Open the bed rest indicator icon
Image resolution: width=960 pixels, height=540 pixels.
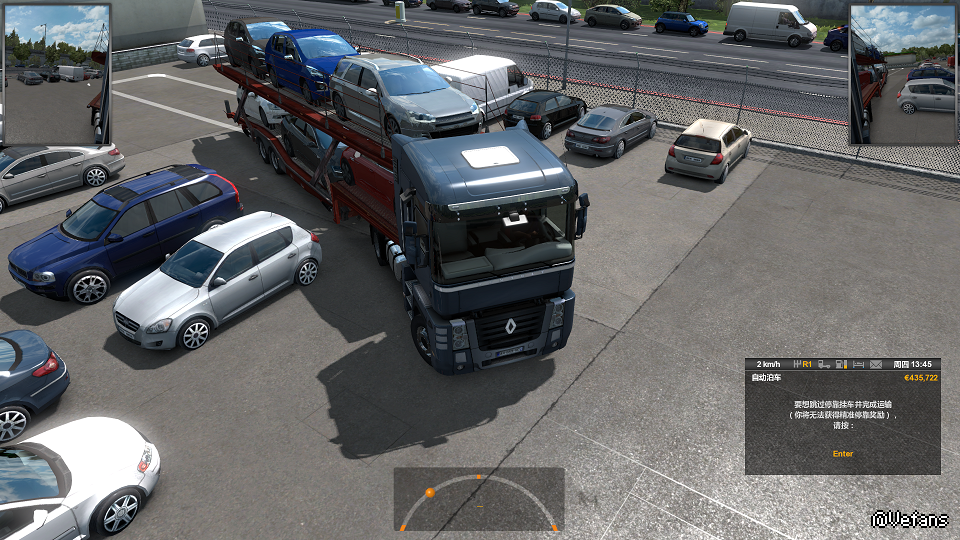pyautogui.click(x=859, y=364)
